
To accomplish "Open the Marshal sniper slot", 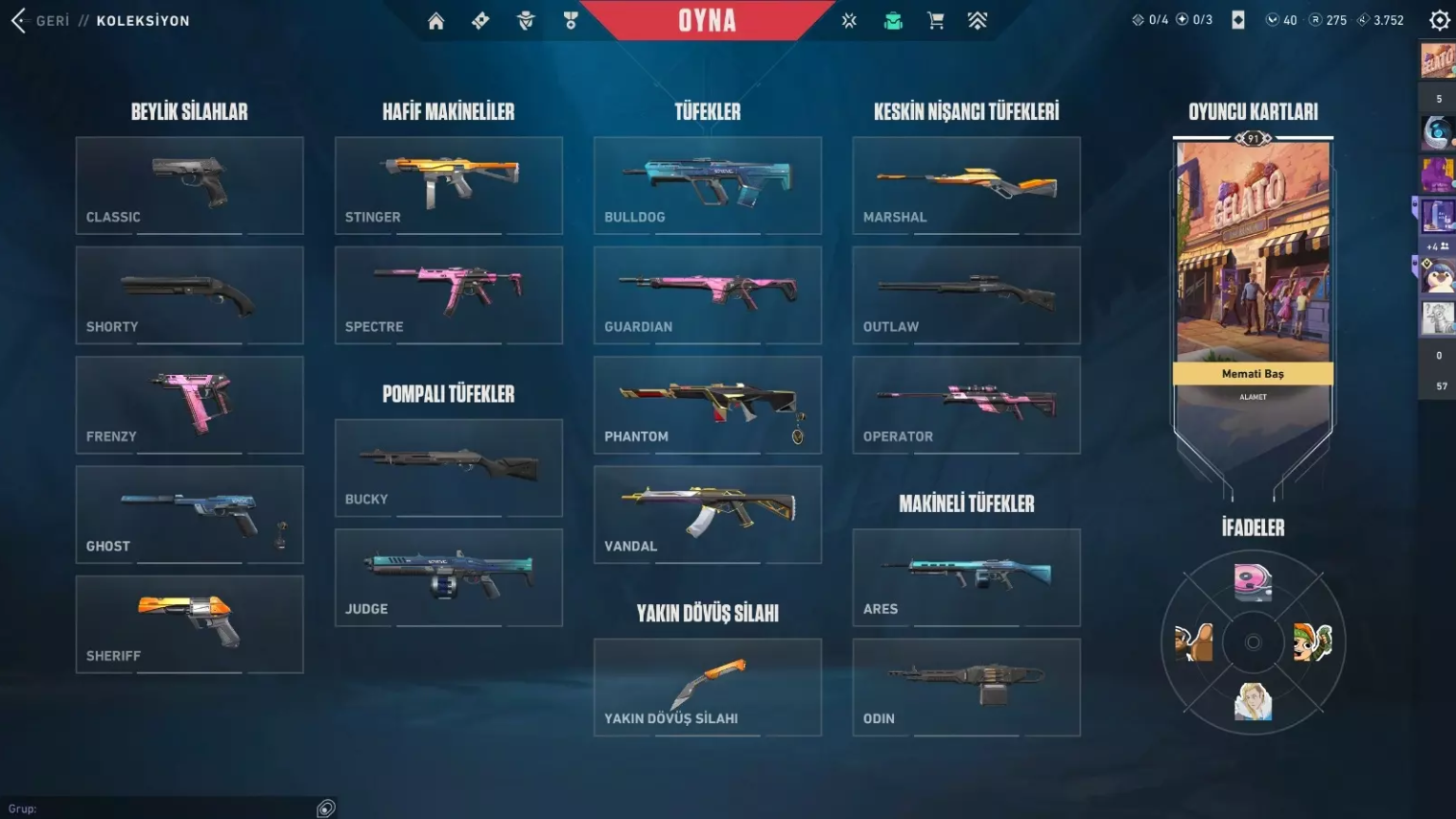I will click(966, 185).
